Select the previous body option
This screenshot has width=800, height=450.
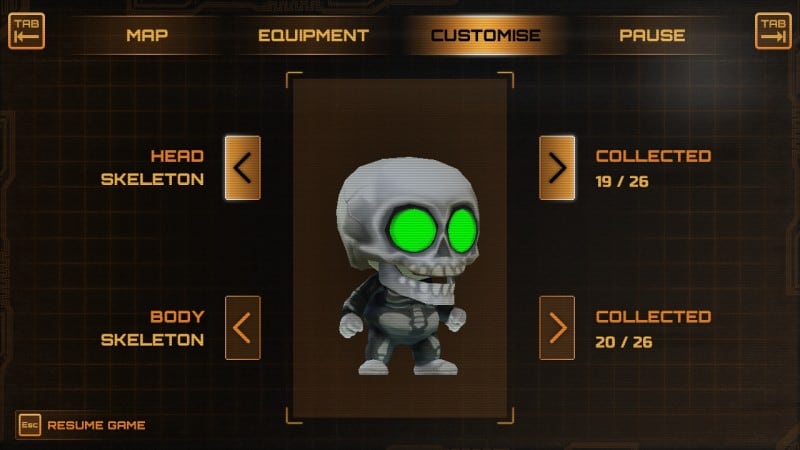point(242,328)
